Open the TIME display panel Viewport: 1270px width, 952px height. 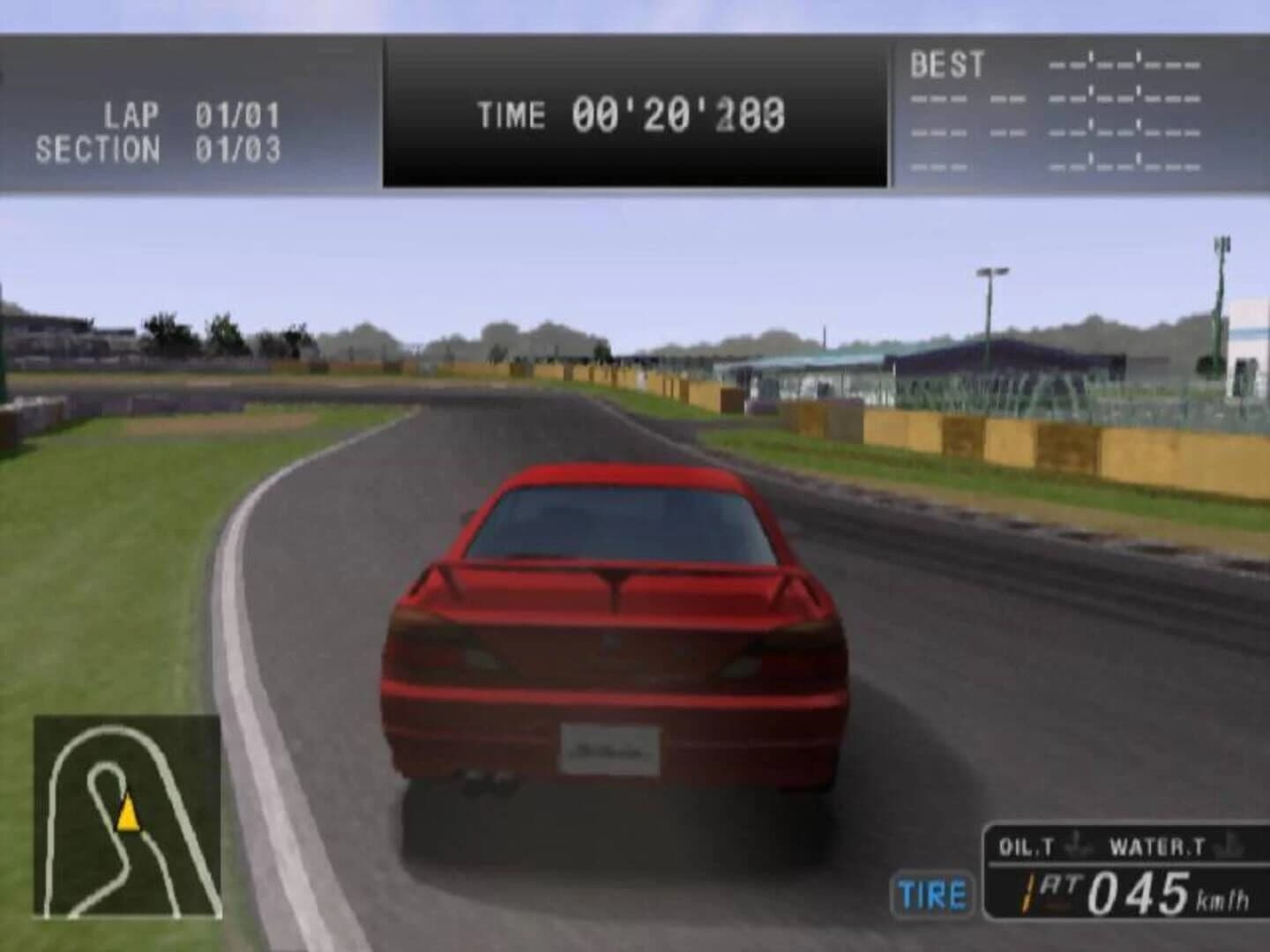(635, 112)
